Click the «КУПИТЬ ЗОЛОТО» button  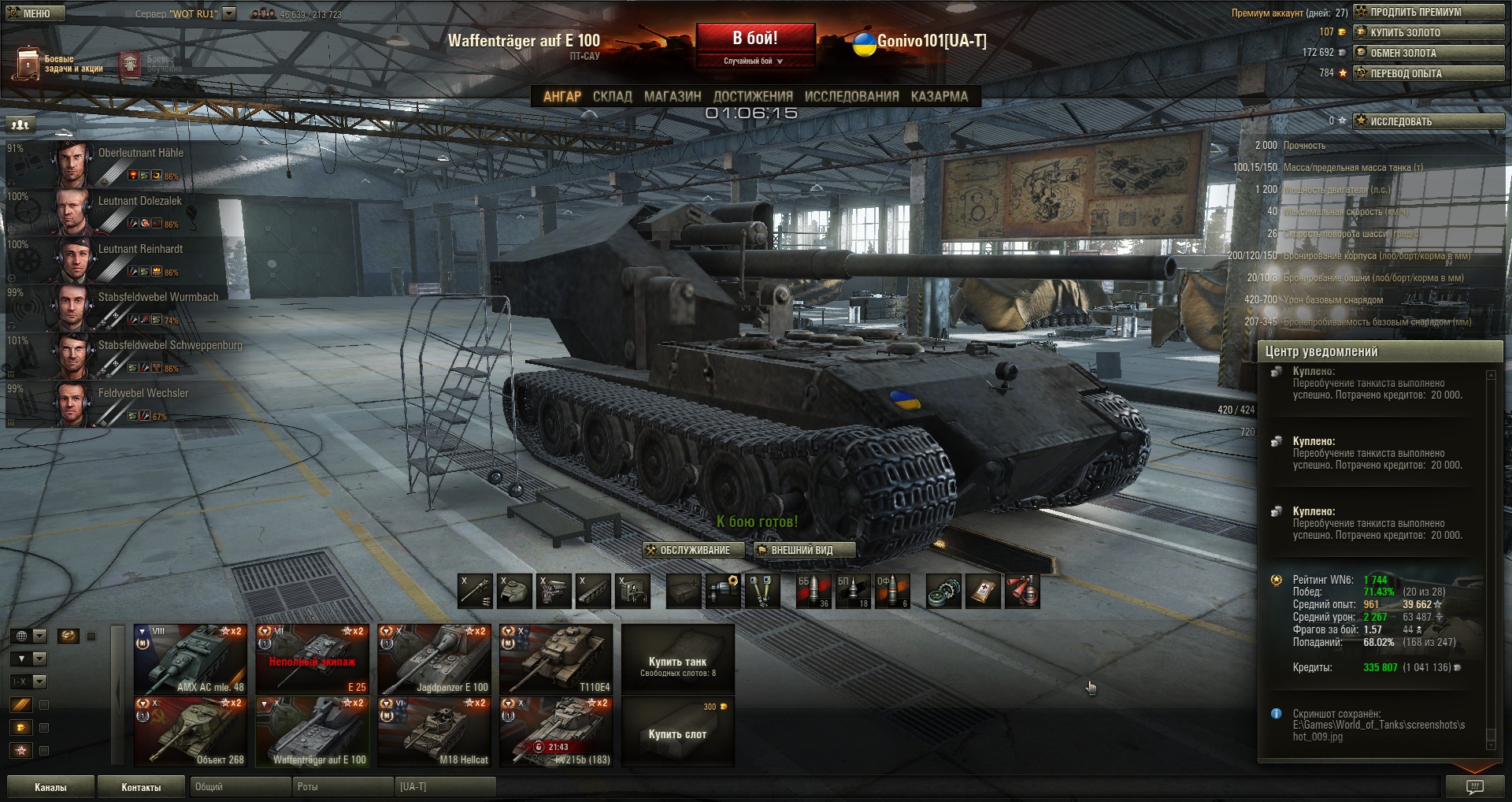click(x=1429, y=32)
